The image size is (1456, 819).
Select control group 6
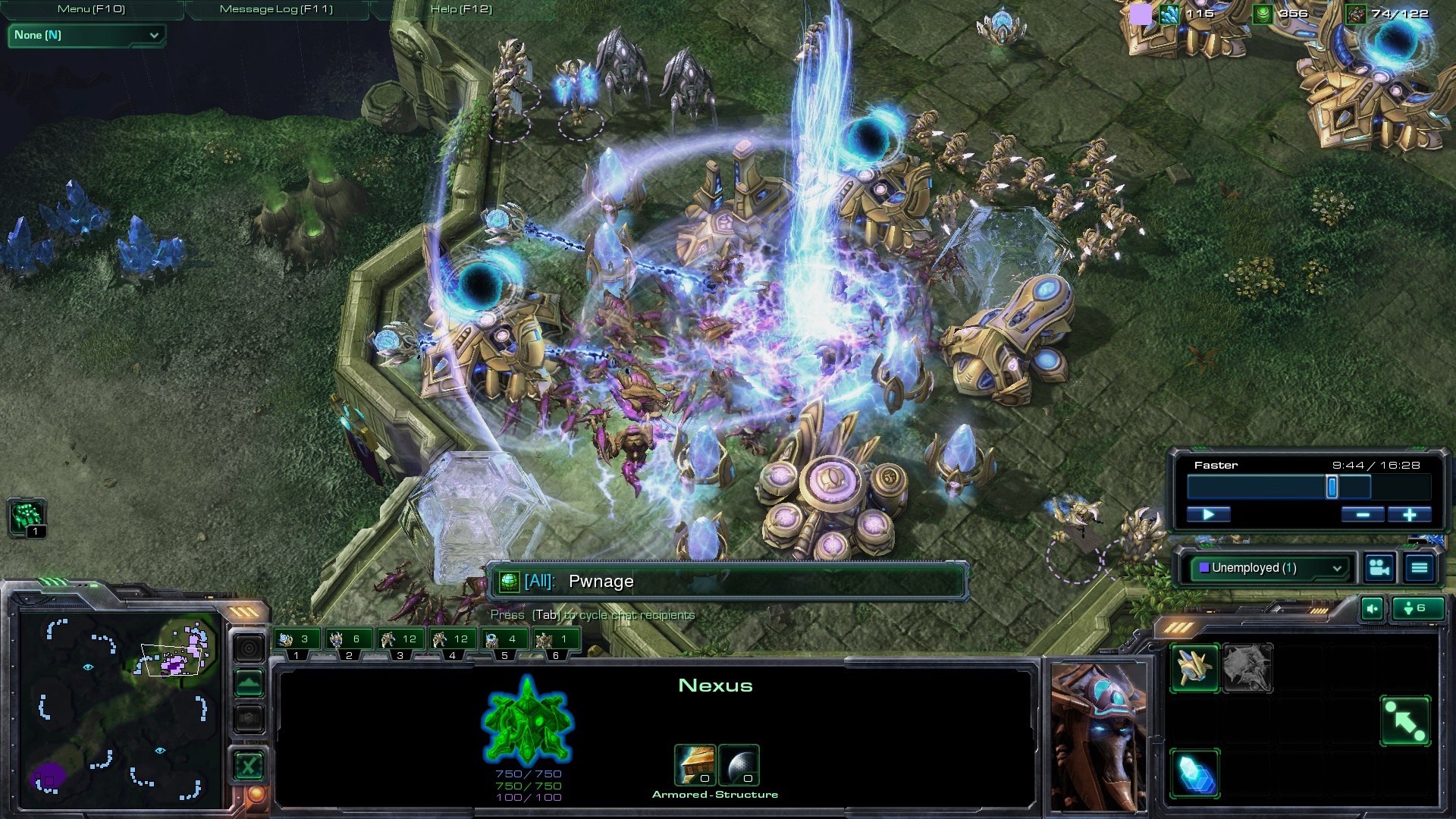(x=556, y=641)
